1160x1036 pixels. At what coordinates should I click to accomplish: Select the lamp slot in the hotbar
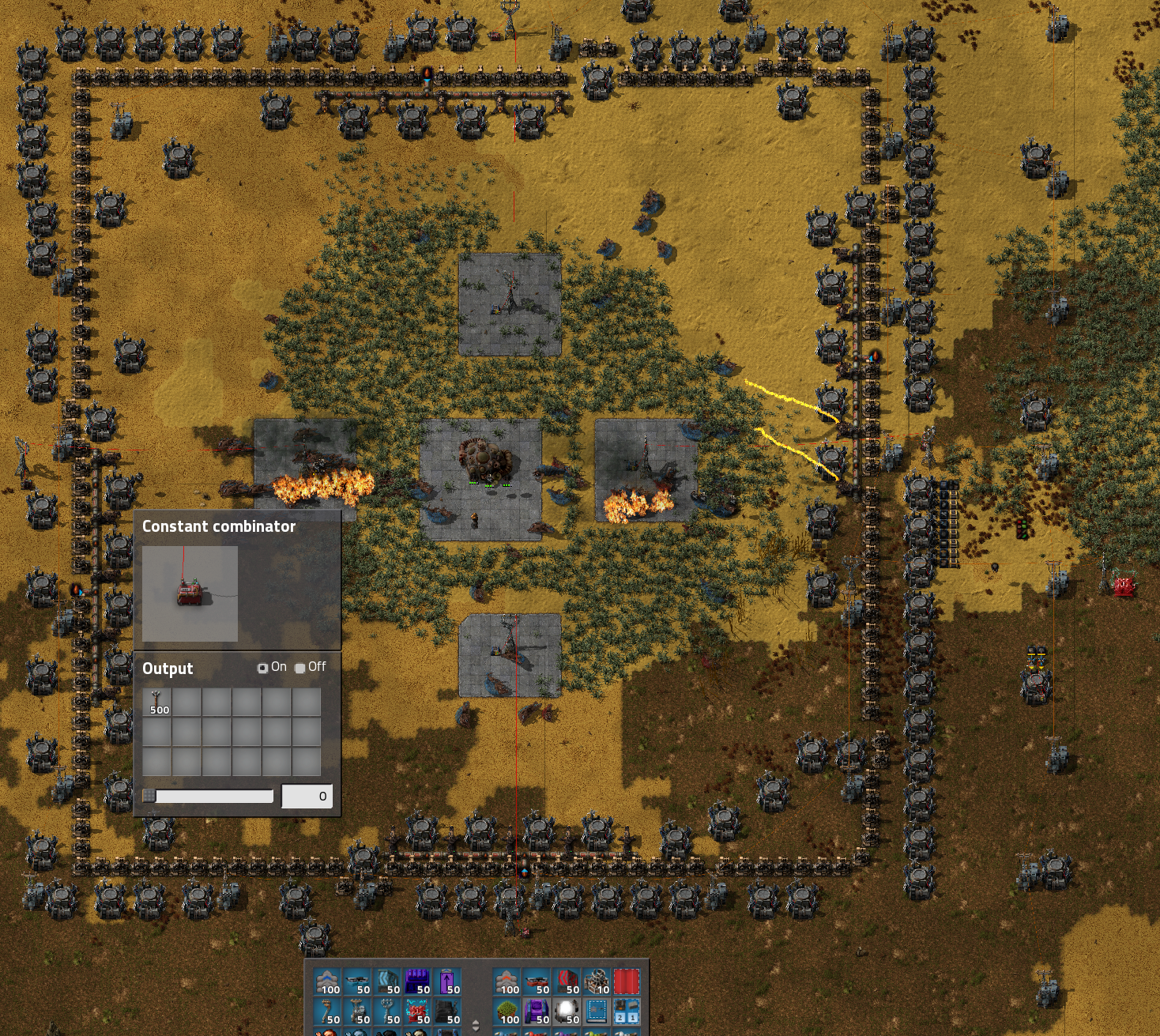pos(567,1012)
